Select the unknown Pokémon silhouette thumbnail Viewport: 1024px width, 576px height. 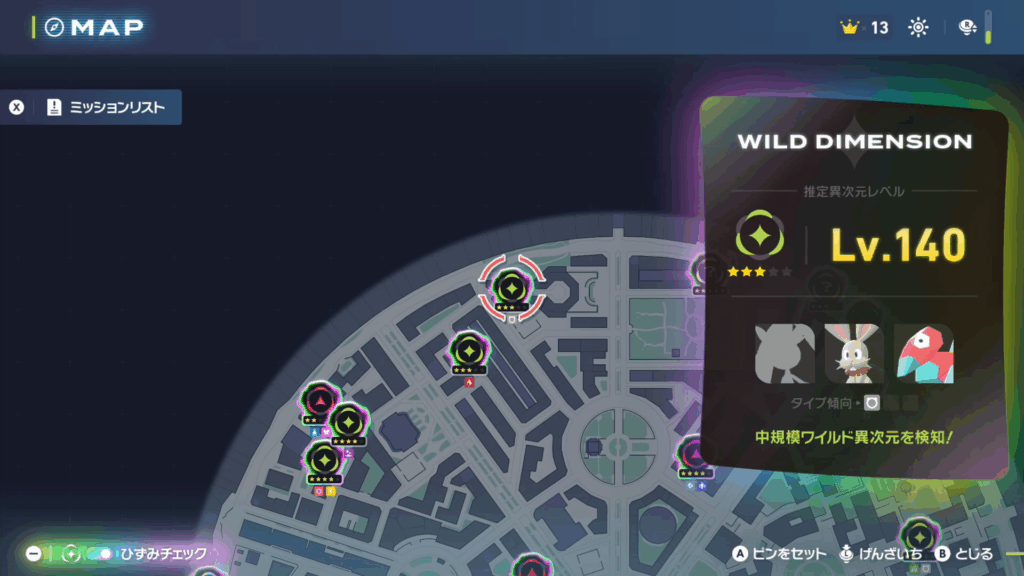(x=785, y=354)
